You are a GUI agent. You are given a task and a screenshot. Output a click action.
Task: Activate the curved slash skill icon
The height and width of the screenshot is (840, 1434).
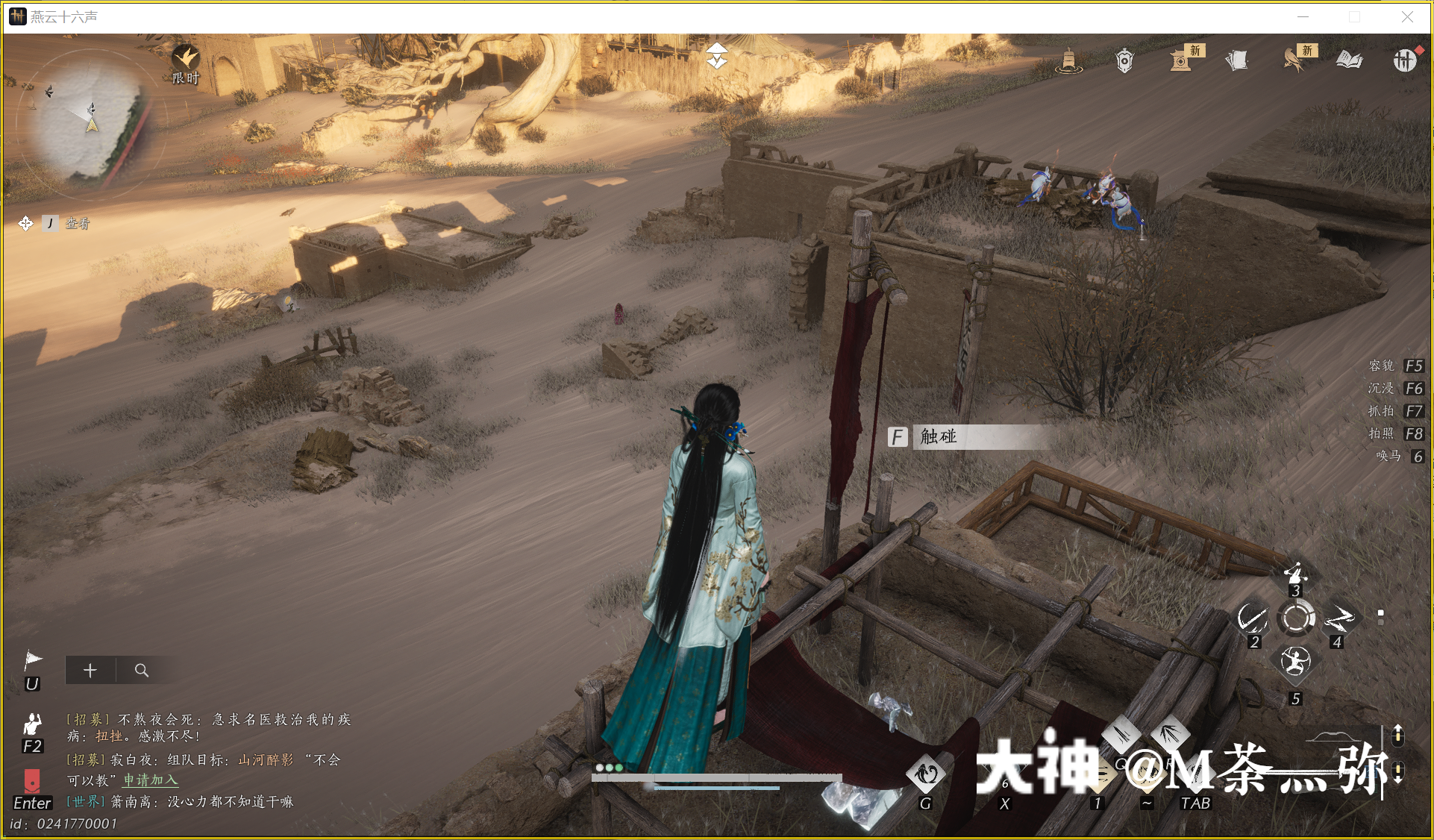pos(1251,618)
